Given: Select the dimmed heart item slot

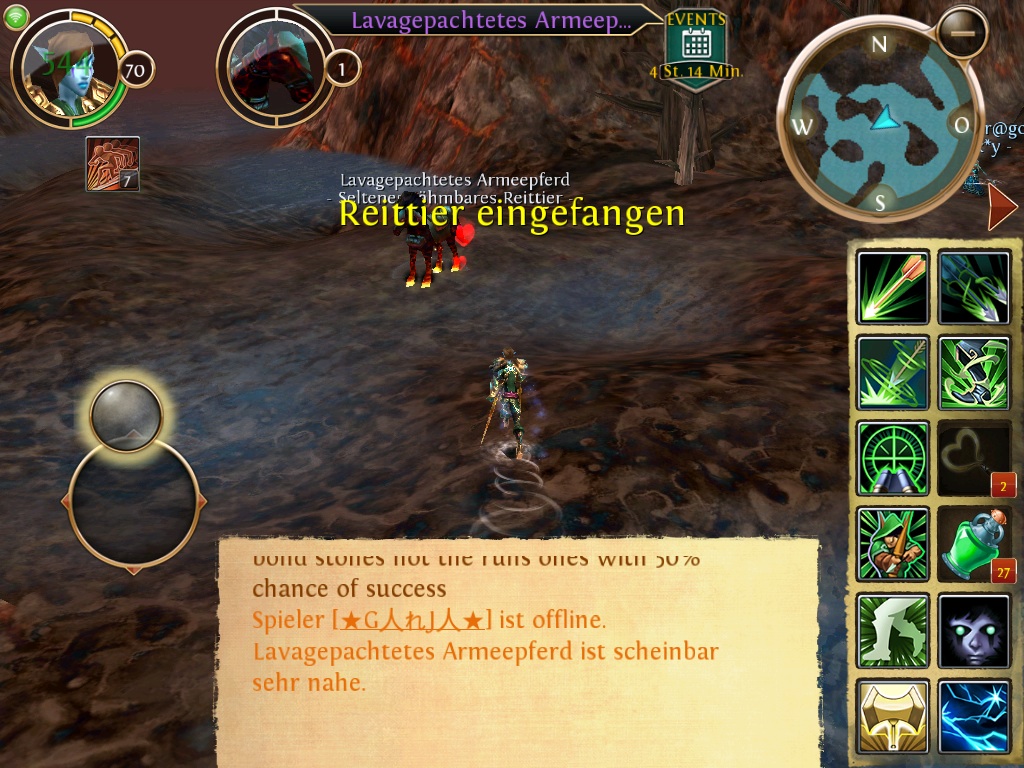Looking at the screenshot, I should tap(974, 459).
